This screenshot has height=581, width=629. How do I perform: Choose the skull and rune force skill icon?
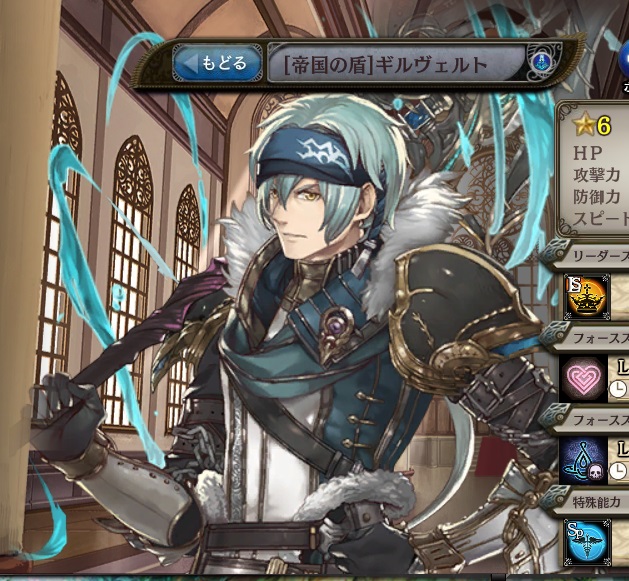click(x=583, y=459)
